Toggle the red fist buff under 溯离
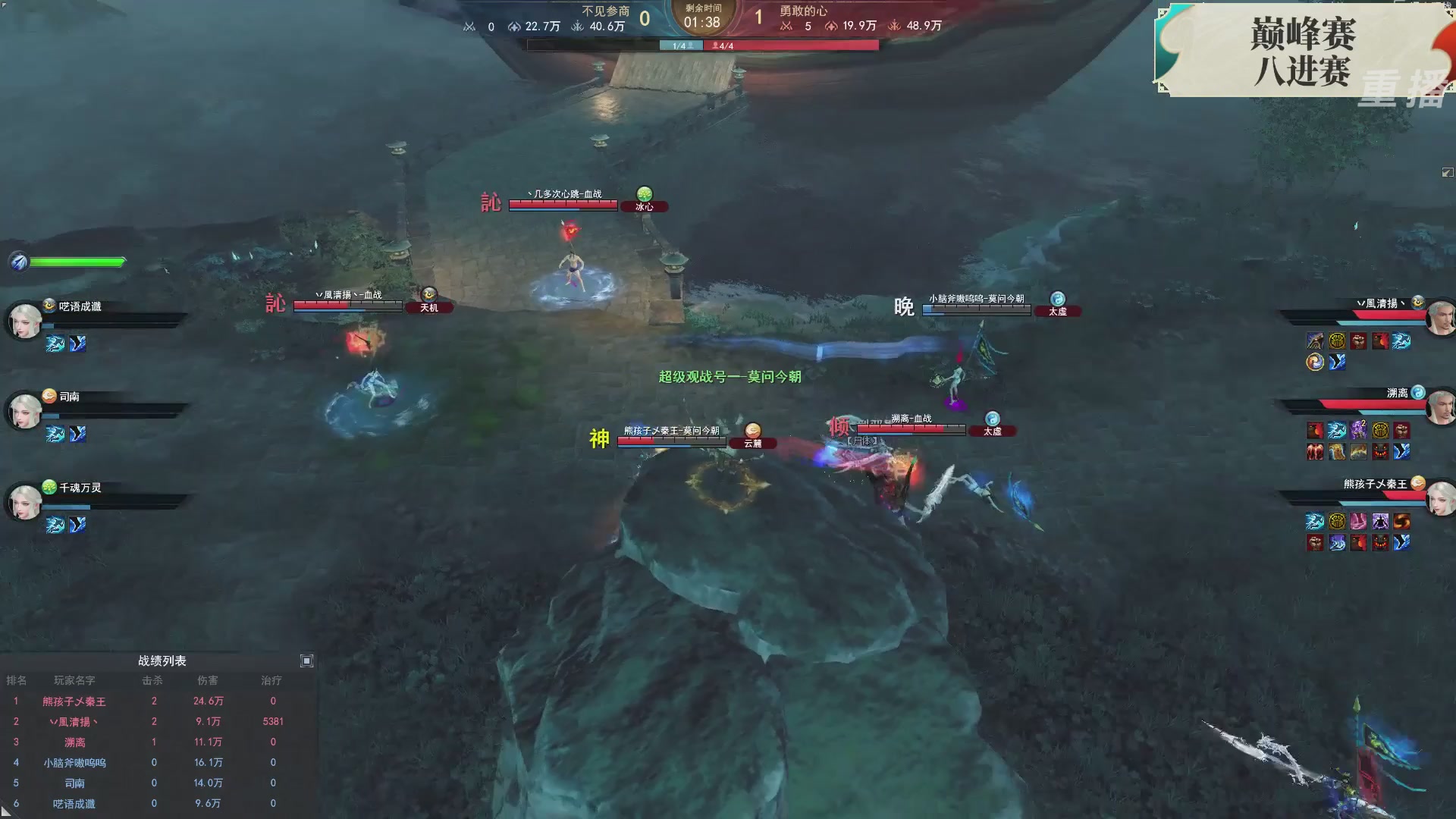The height and width of the screenshot is (819, 1456). [x=1401, y=430]
